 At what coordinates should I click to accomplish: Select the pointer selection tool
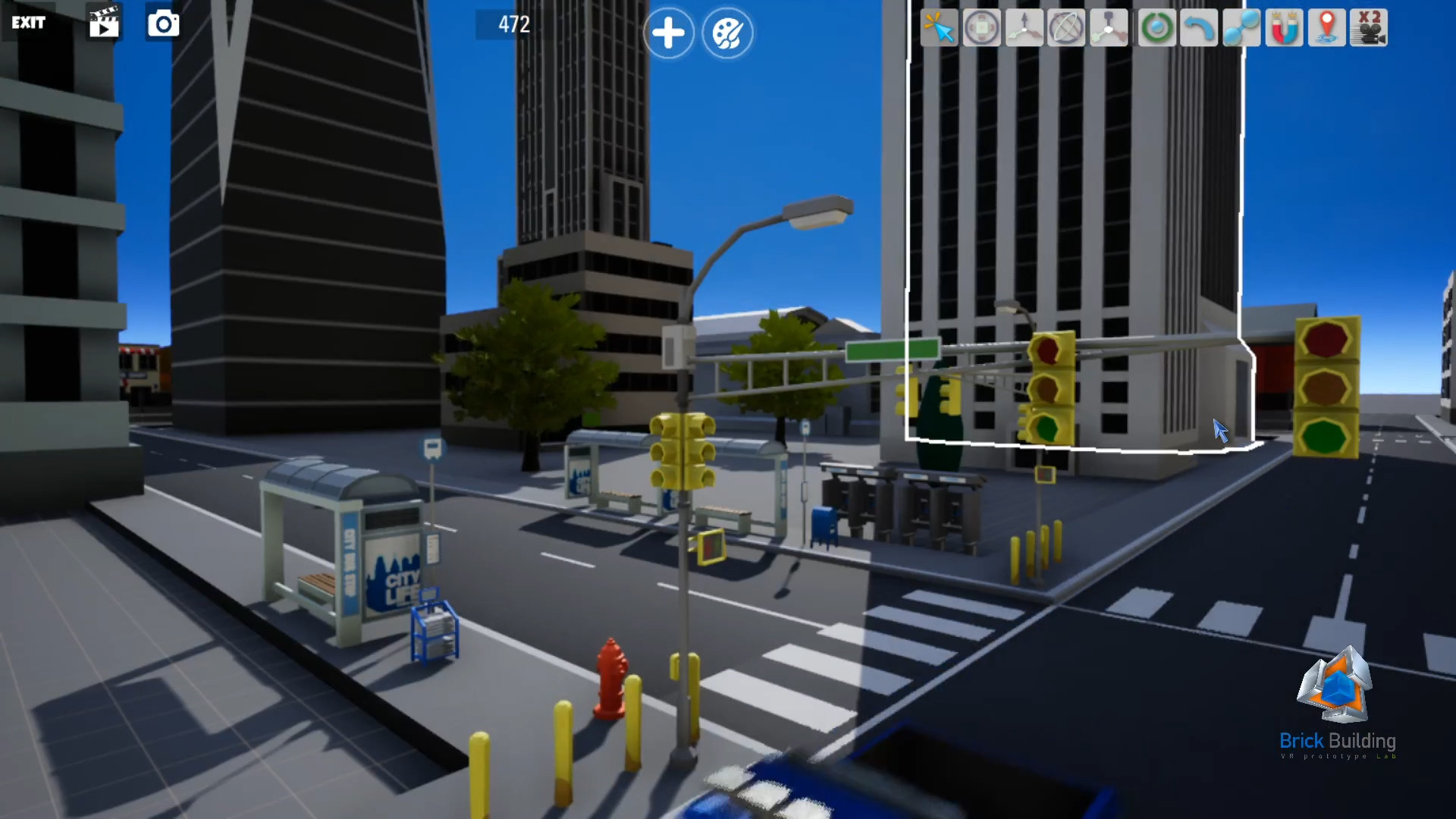click(939, 27)
